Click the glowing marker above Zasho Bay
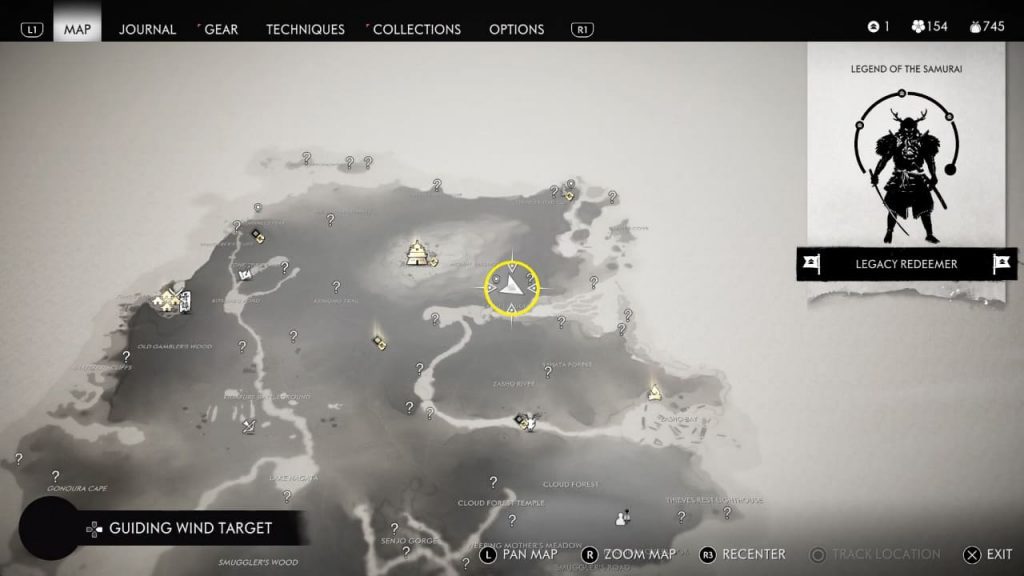1024x576 pixels. pyautogui.click(x=655, y=391)
